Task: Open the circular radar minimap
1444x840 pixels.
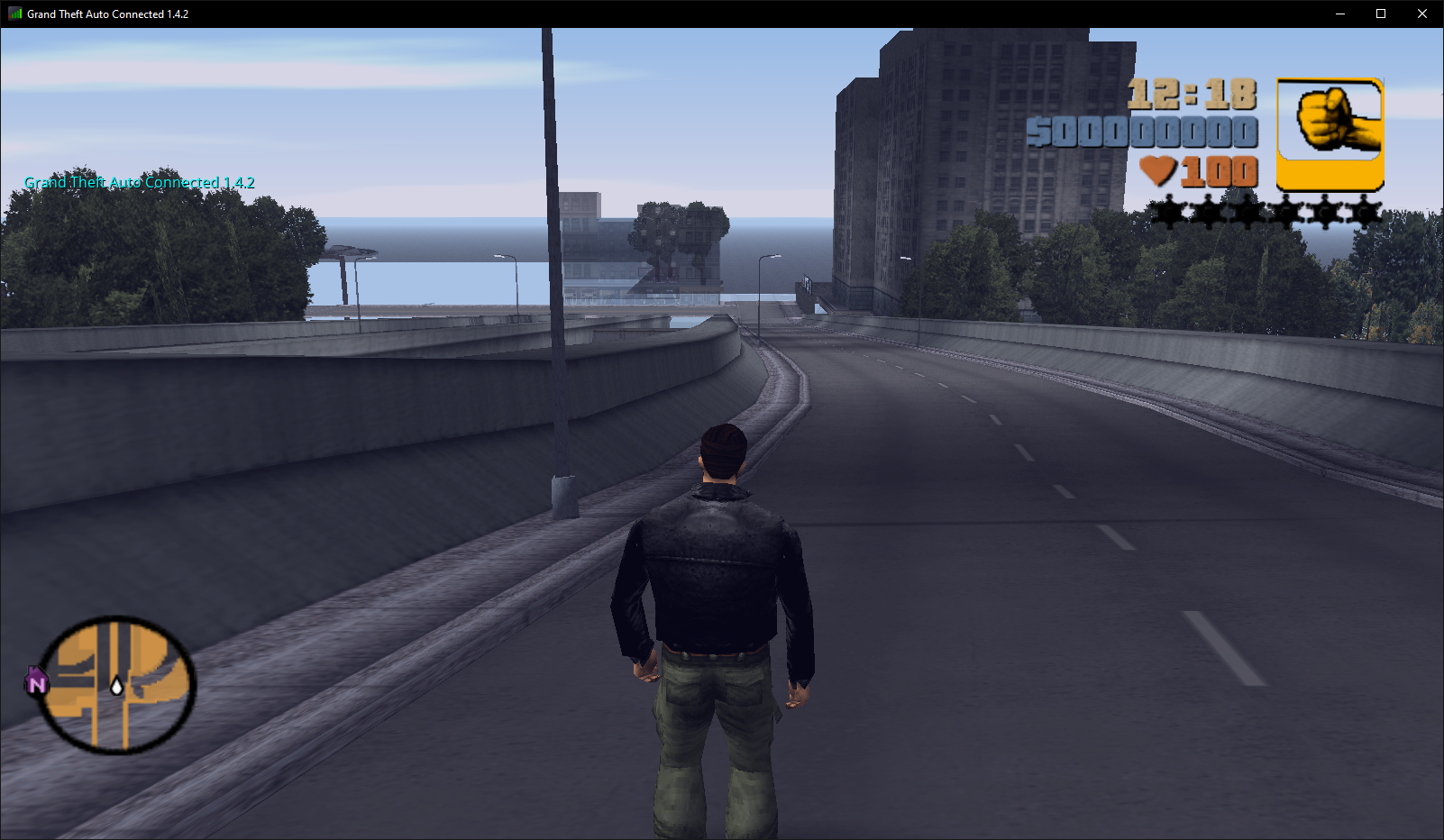Action: coord(116,685)
